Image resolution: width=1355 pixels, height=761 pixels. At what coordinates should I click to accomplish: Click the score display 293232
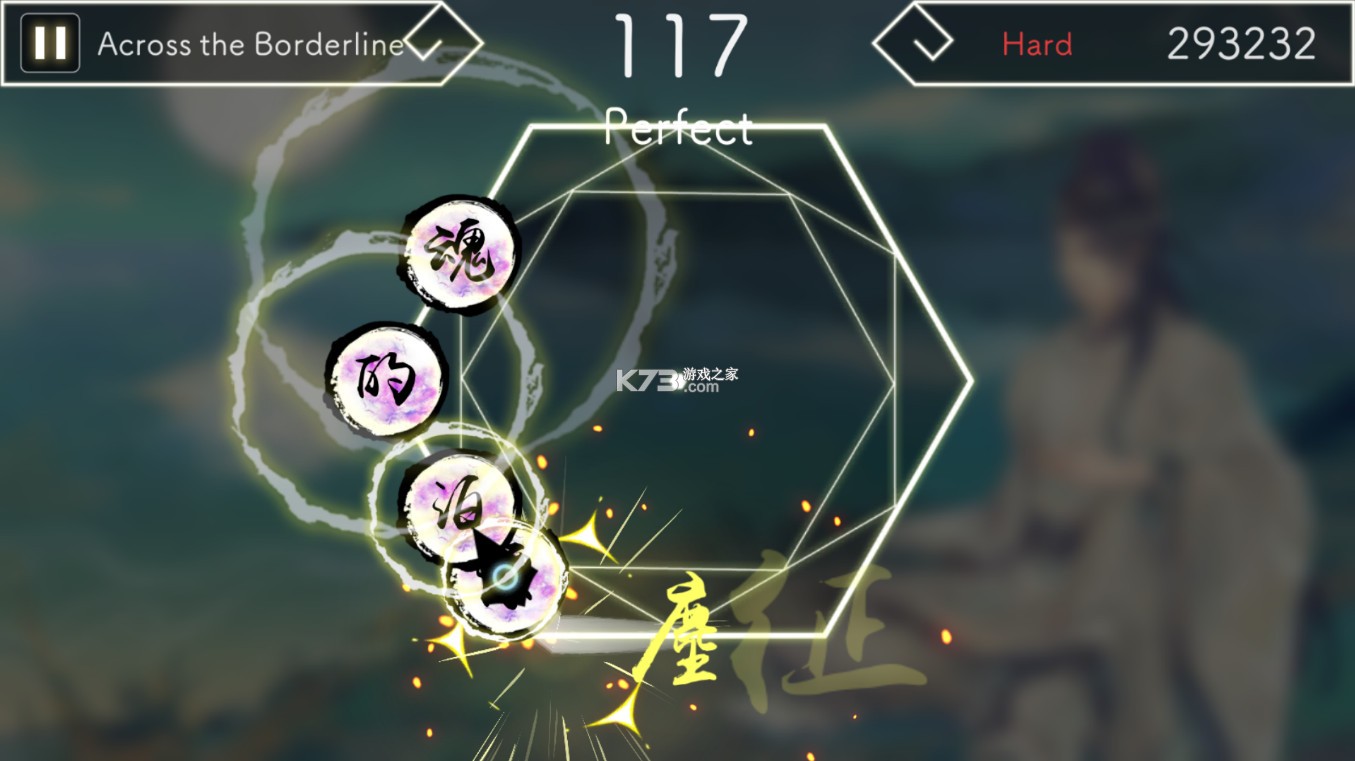tap(1245, 42)
